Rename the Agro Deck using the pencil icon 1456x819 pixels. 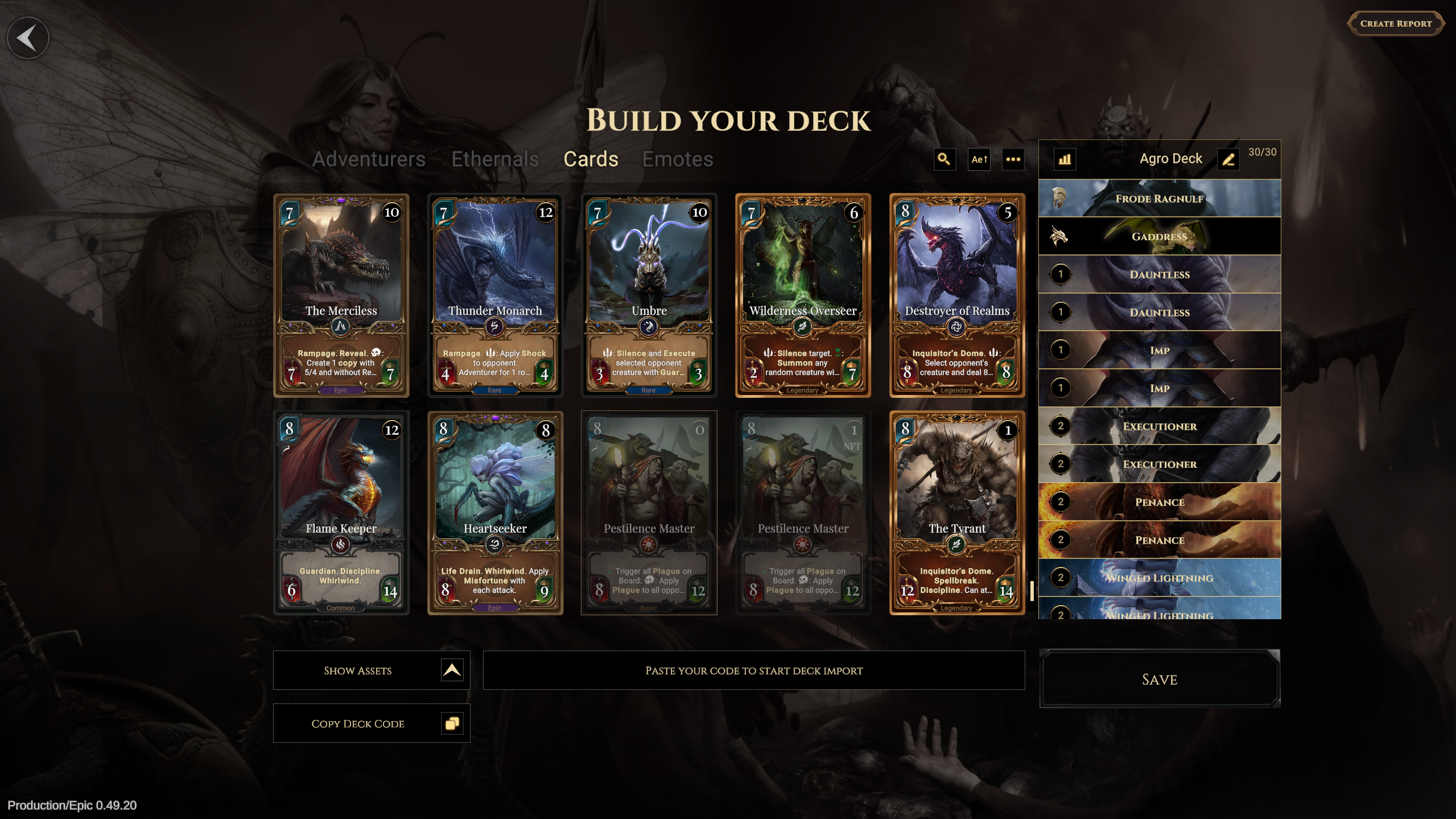pyautogui.click(x=1229, y=159)
